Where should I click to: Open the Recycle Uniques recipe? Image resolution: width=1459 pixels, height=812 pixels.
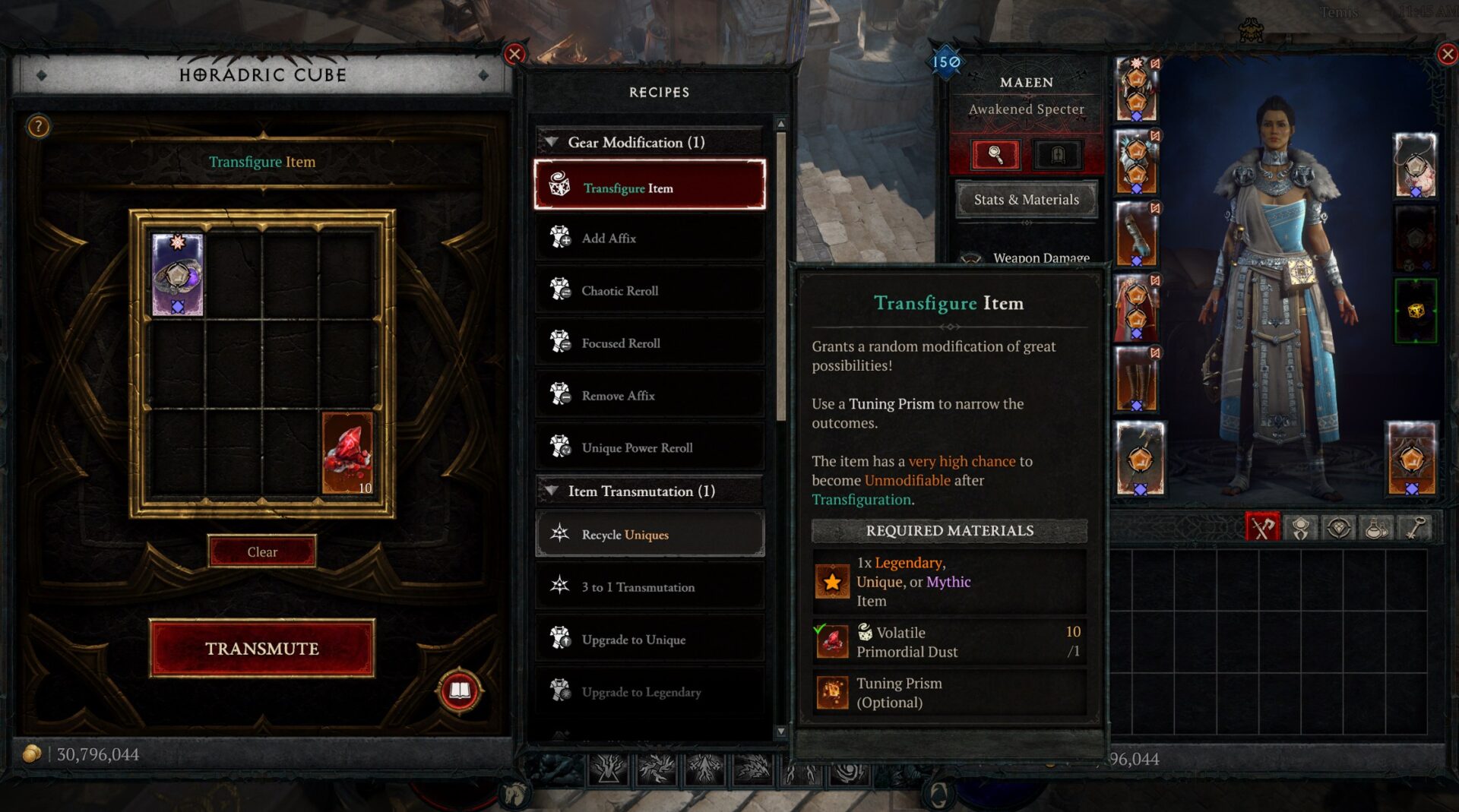pyautogui.click(x=650, y=534)
